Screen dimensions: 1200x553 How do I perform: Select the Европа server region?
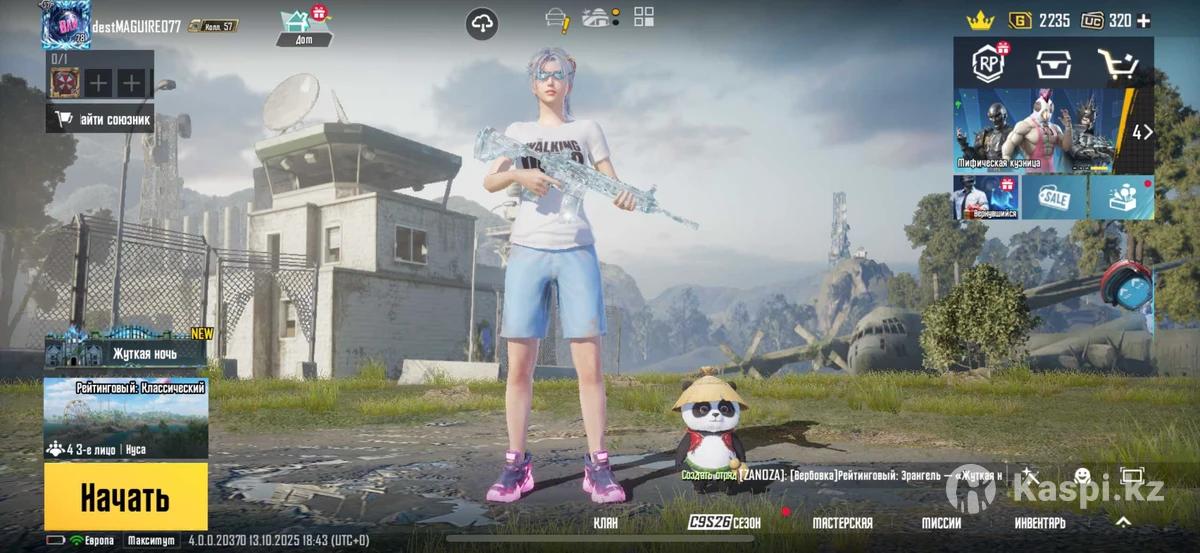(x=91, y=540)
